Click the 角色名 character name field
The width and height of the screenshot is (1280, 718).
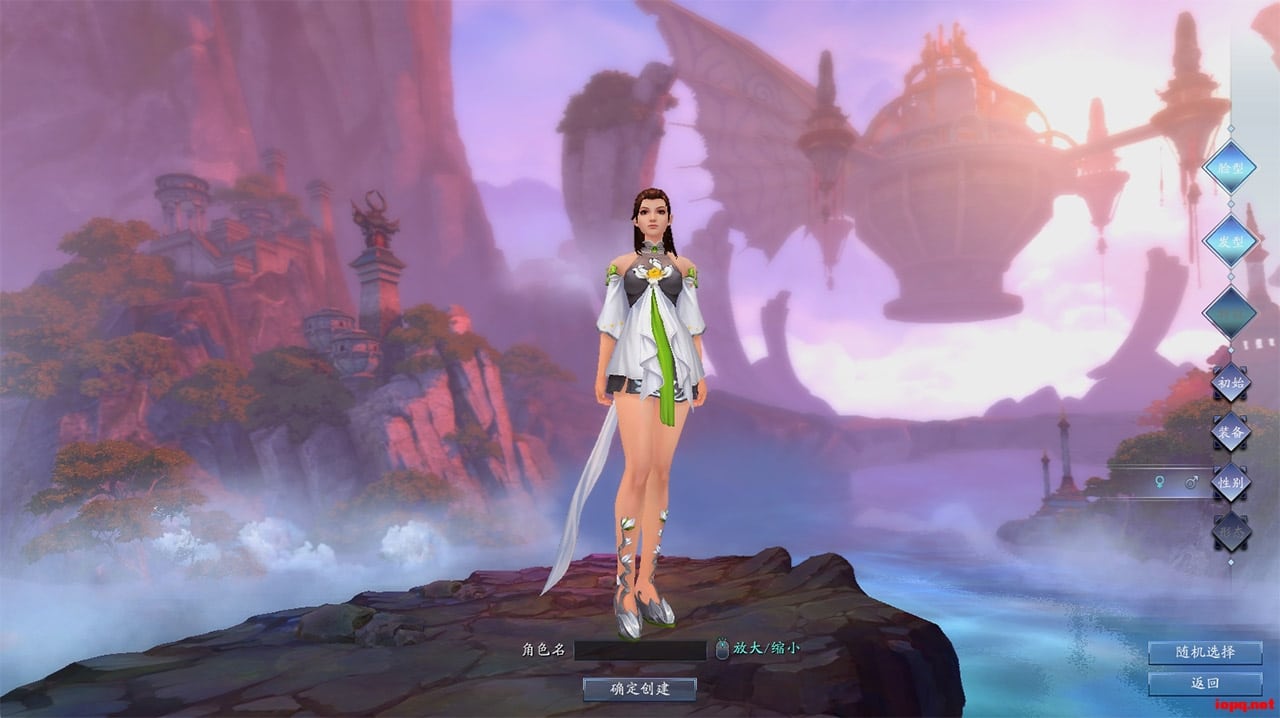click(x=640, y=650)
